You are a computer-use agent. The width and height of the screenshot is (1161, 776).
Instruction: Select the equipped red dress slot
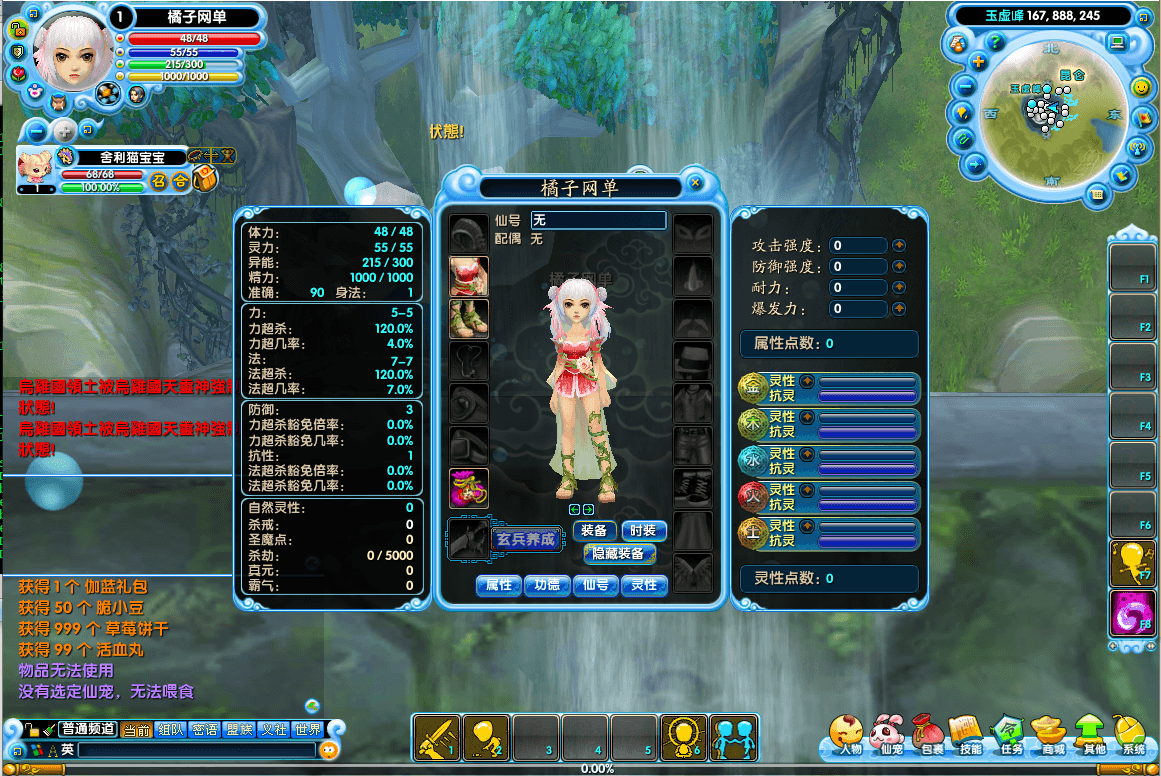click(469, 276)
